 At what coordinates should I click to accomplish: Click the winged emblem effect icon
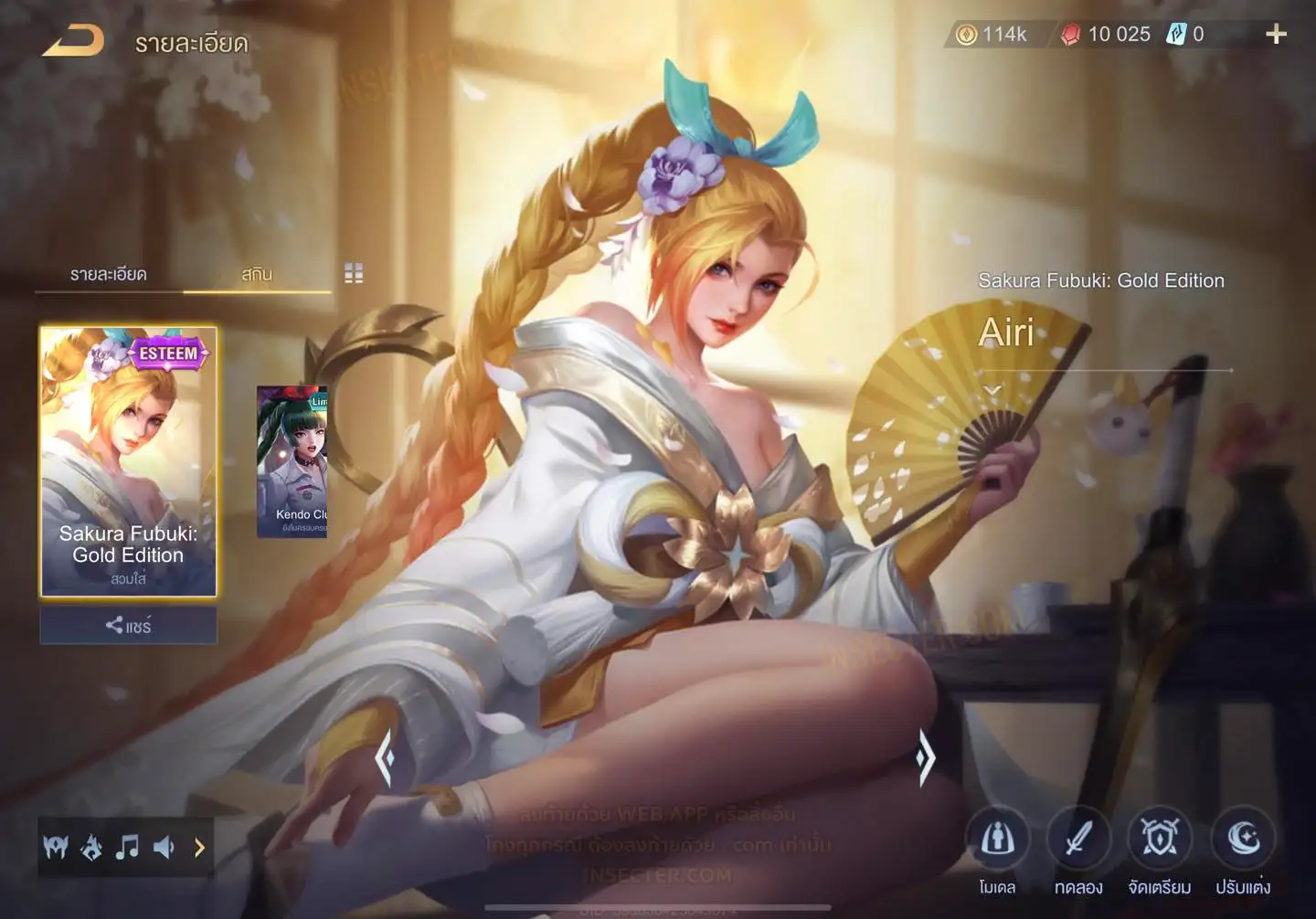56,848
